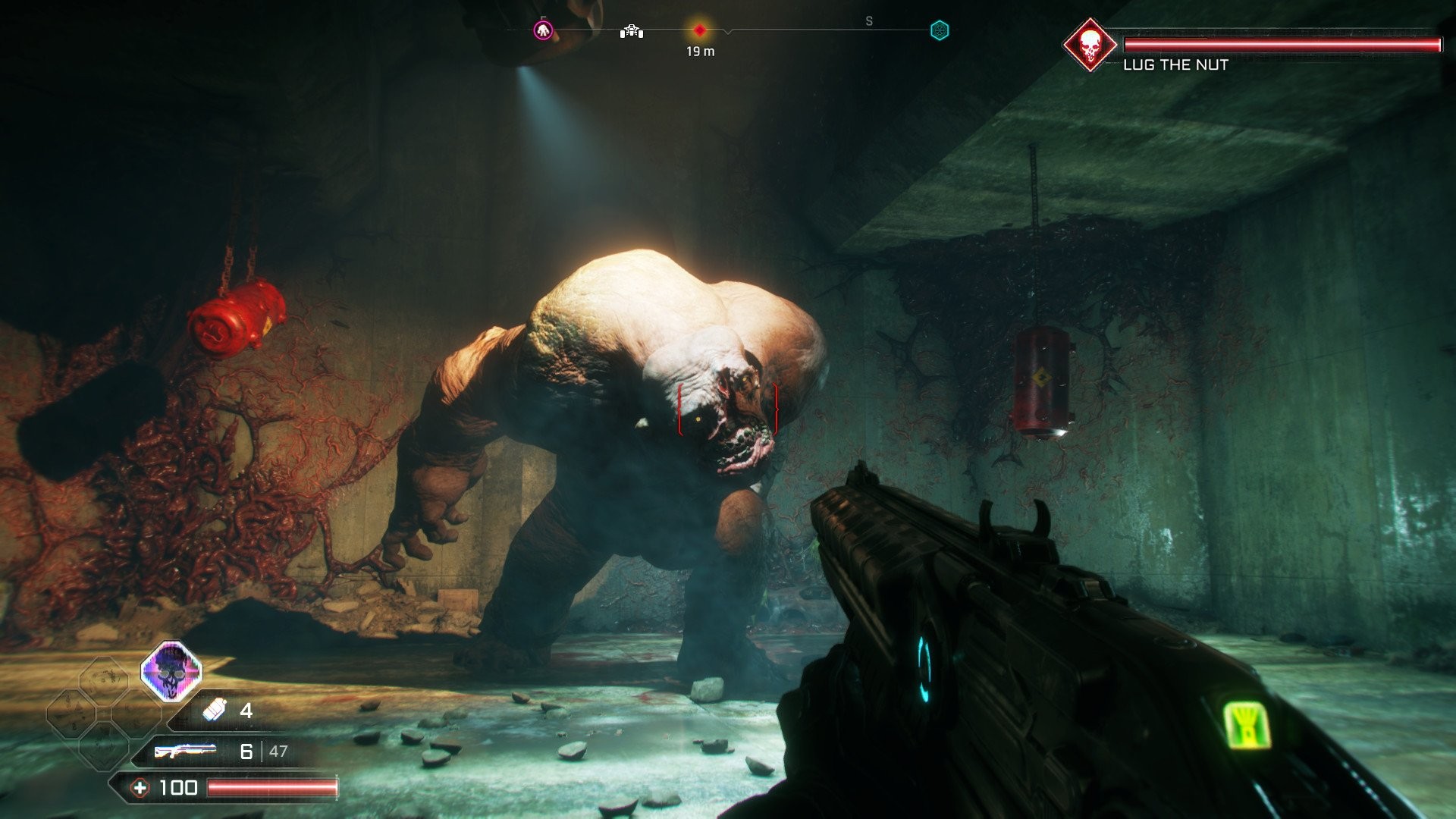Choose the shotgun weapon icon
Viewport: 1456px width, 819px height.
click(185, 751)
